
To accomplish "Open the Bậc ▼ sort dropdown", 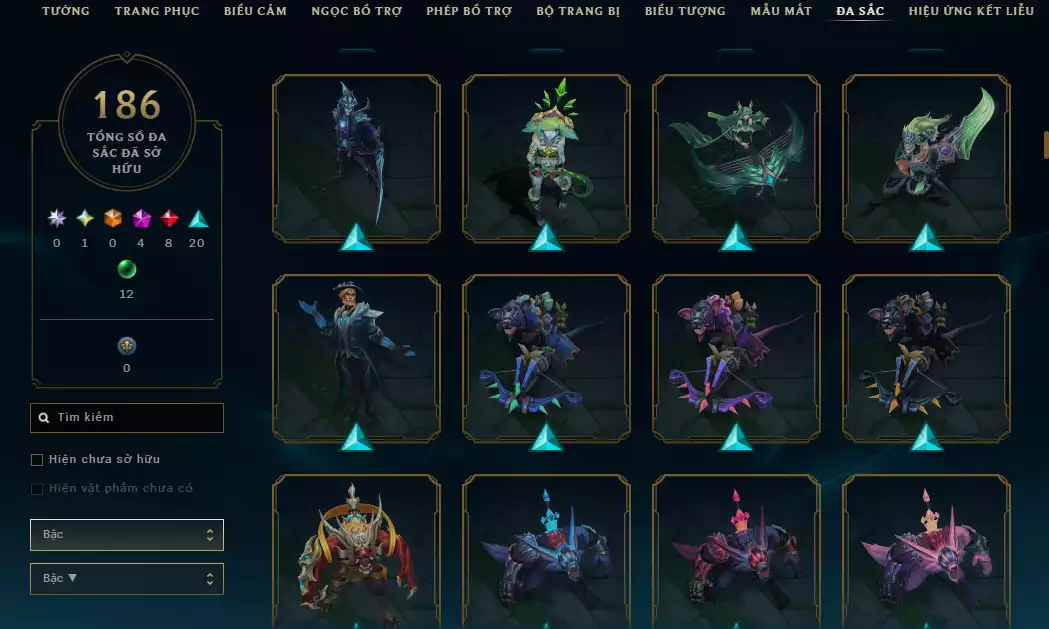I will (x=127, y=579).
